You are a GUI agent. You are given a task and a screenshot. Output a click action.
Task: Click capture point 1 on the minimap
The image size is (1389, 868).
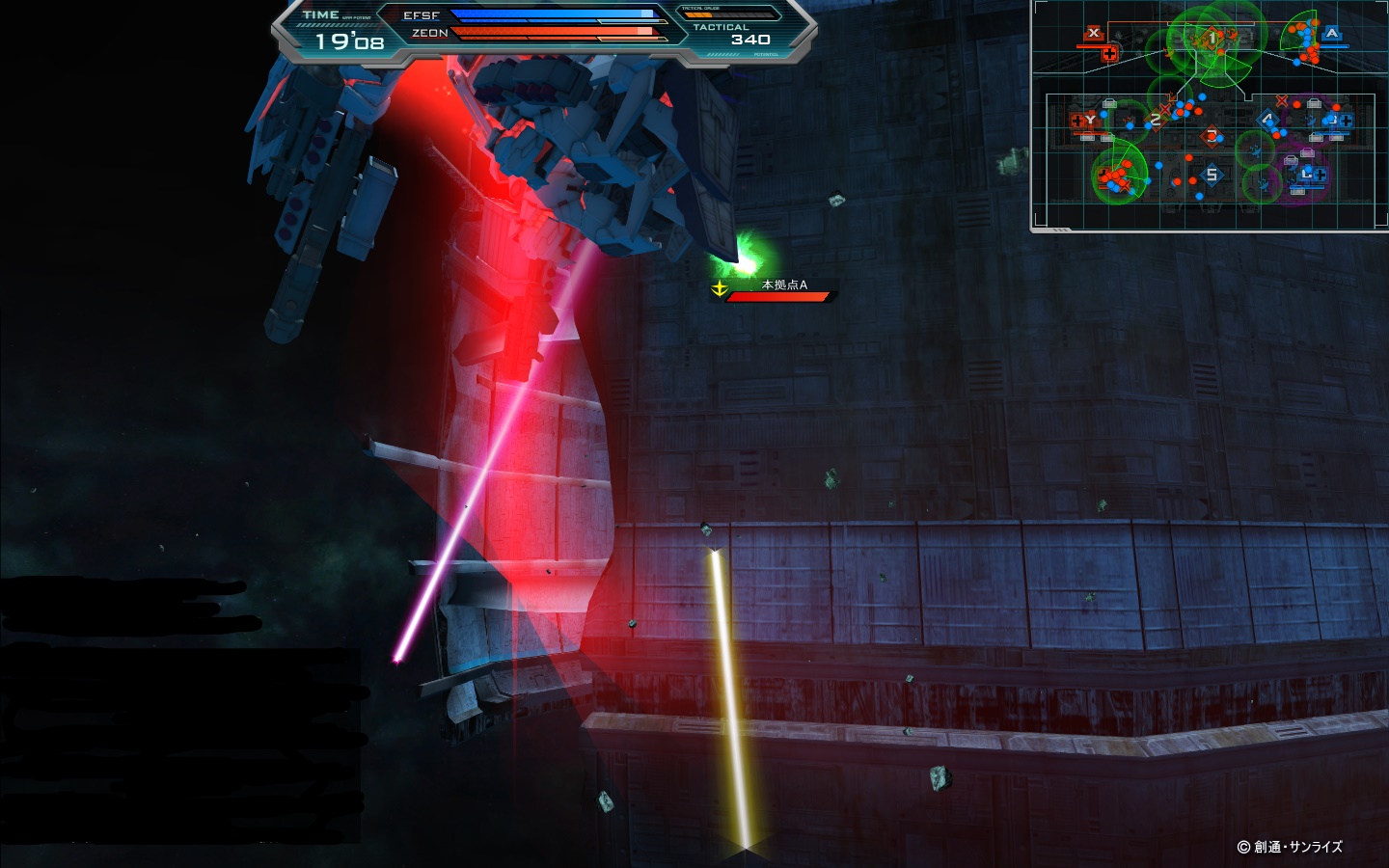tap(1212, 39)
